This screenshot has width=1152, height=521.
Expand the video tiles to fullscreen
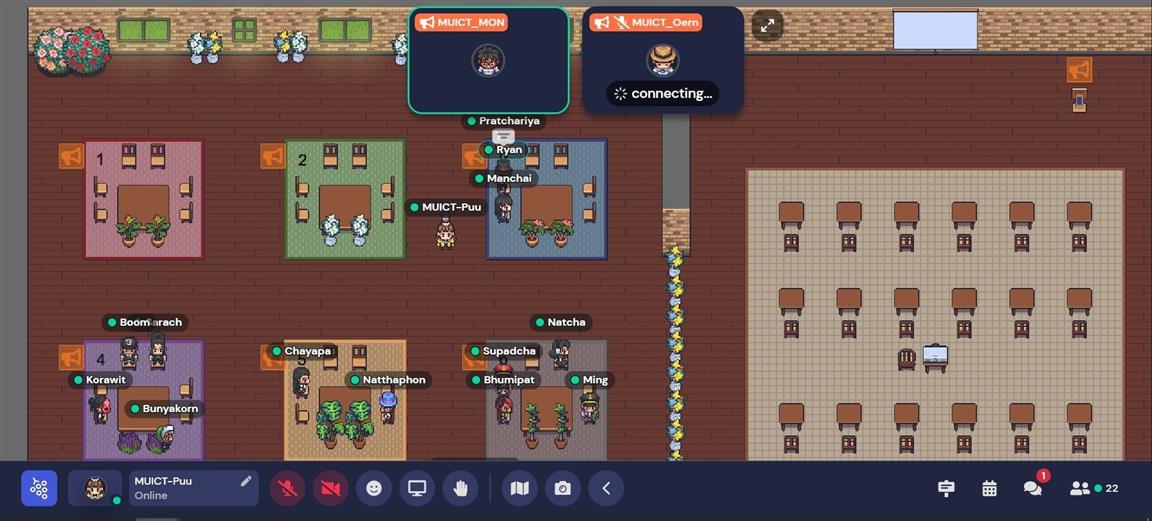click(767, 26)
